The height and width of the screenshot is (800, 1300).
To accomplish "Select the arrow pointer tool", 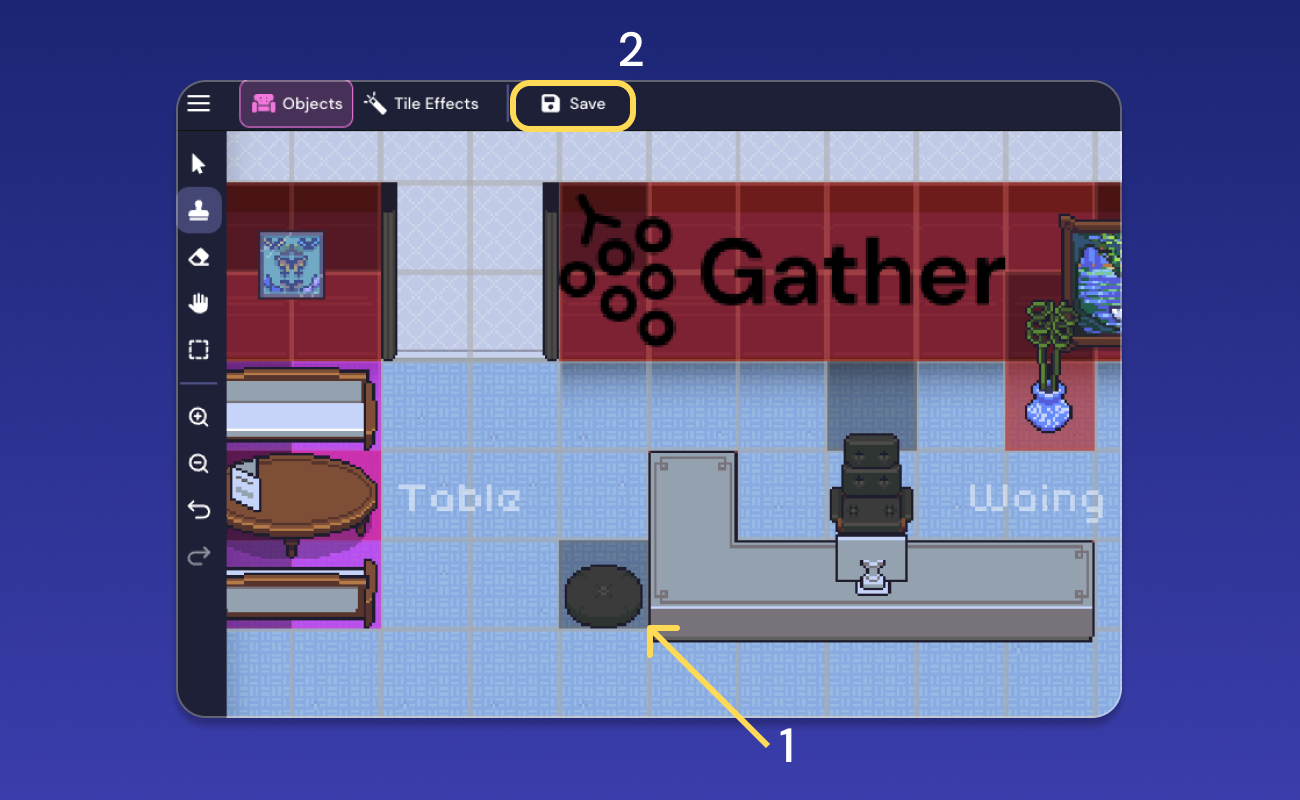I will click(x=198, y=162).
